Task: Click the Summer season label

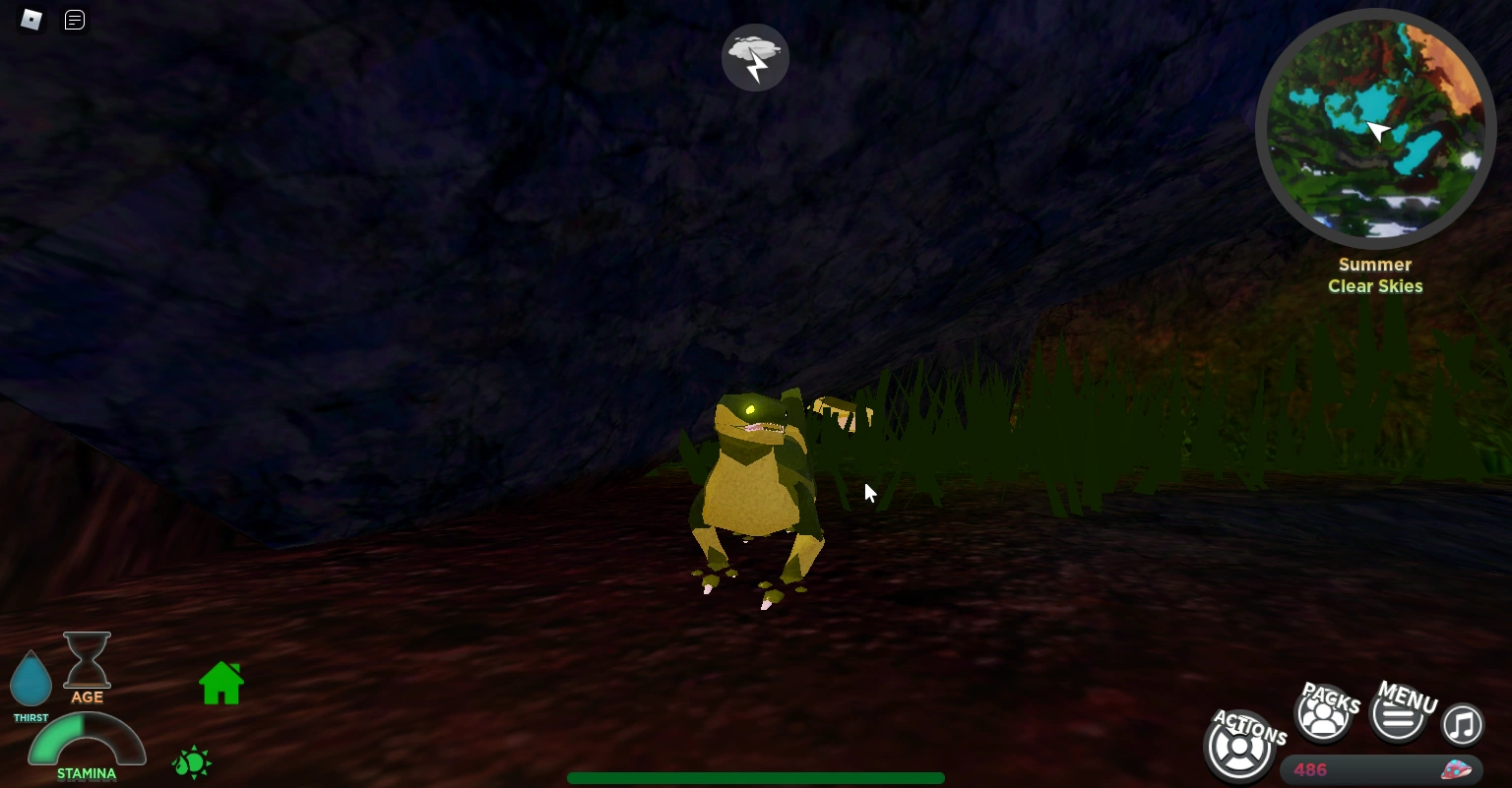Action: pos(1375,265)
